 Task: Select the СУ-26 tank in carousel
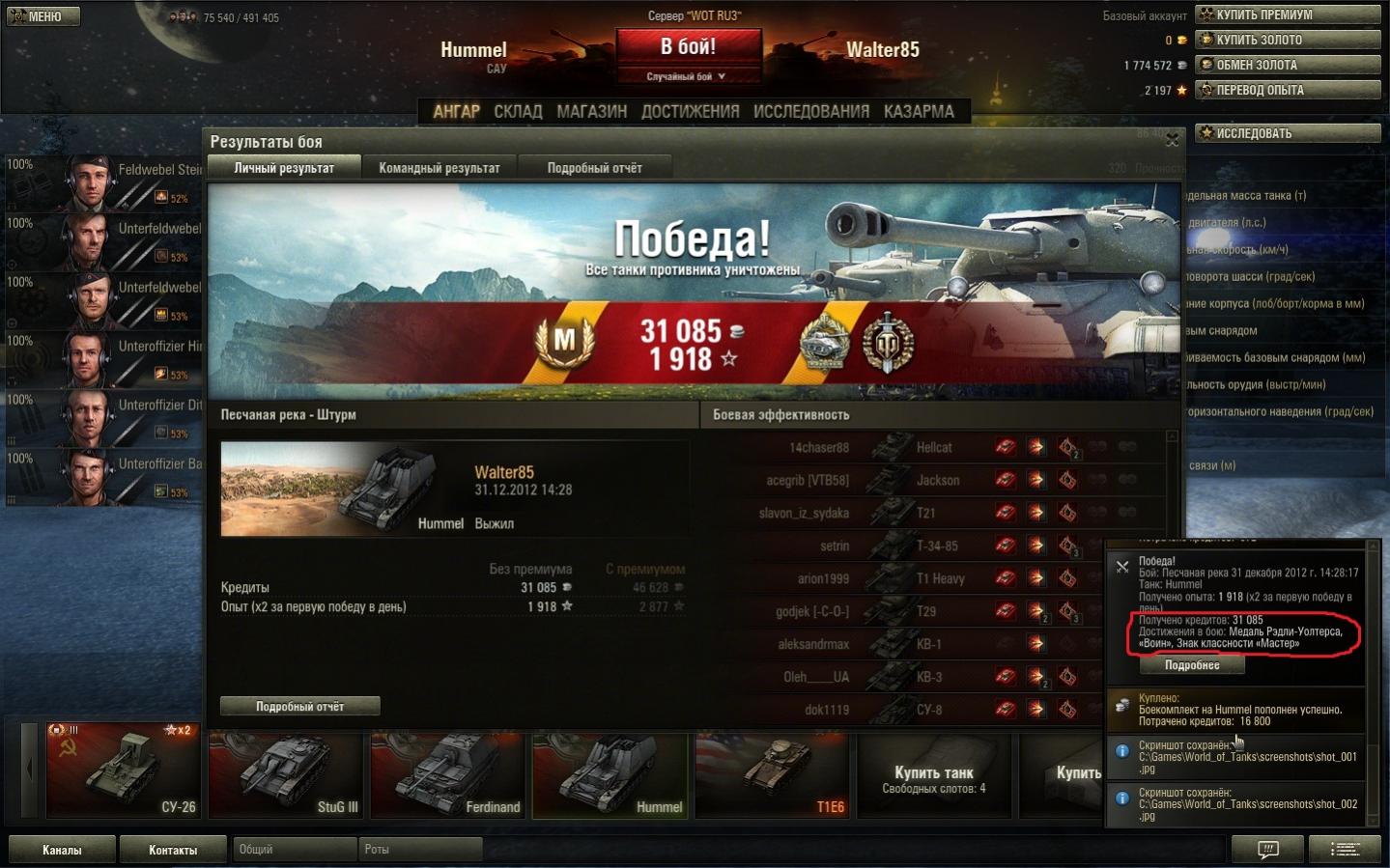point(124,770)
